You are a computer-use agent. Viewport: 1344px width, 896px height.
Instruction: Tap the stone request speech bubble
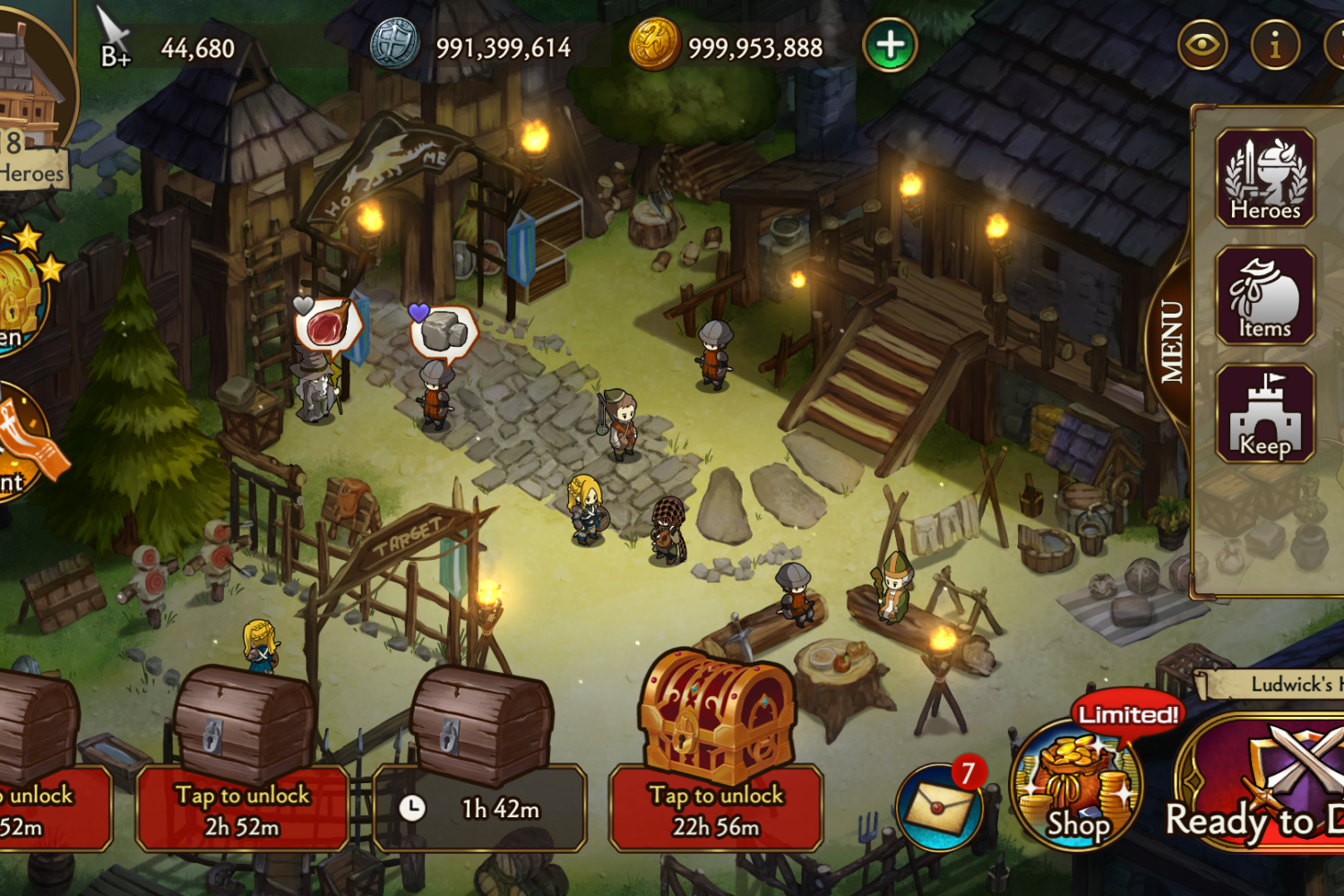click(444, 333)
